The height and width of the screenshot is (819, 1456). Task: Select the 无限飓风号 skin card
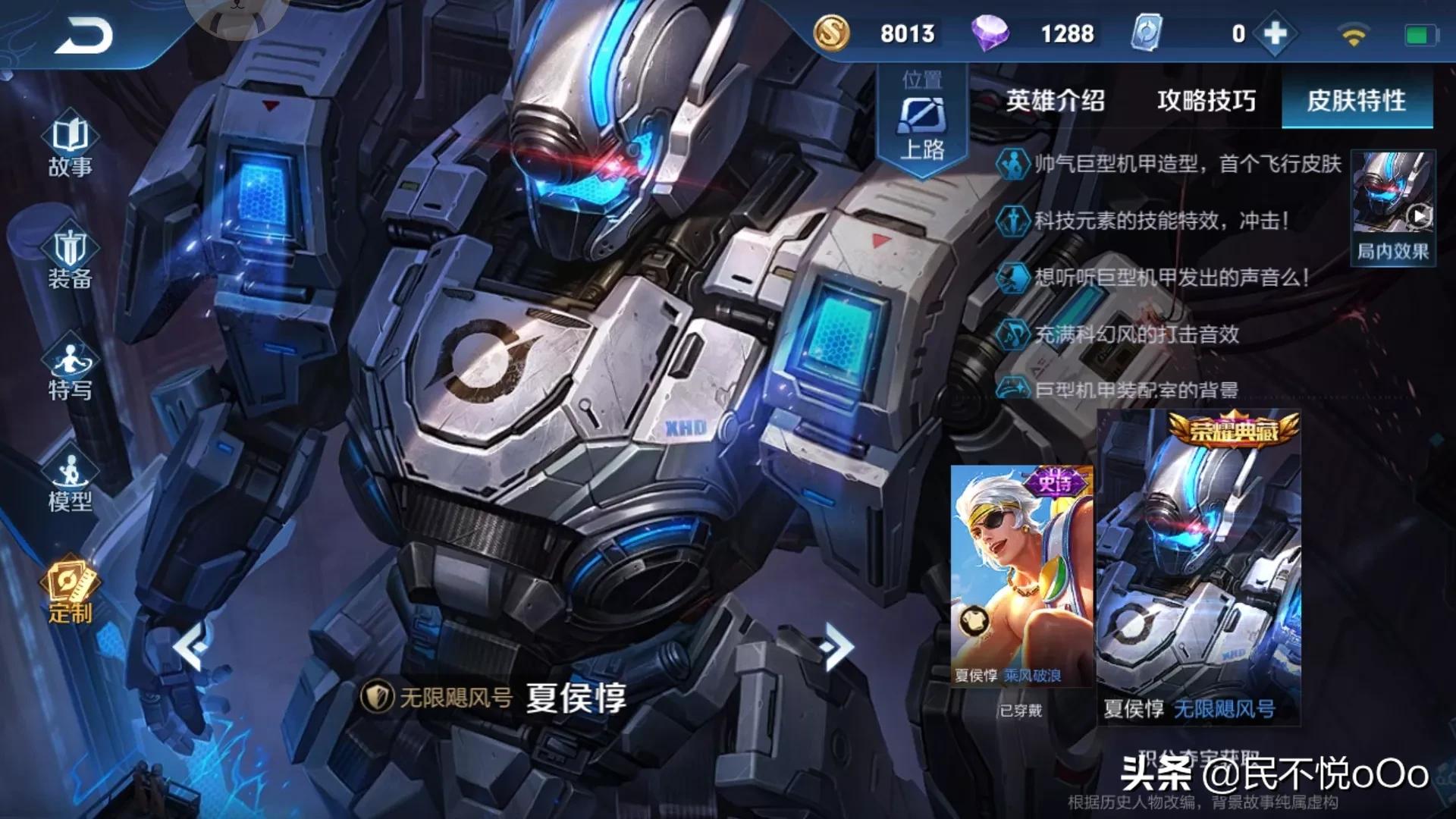1199,567
